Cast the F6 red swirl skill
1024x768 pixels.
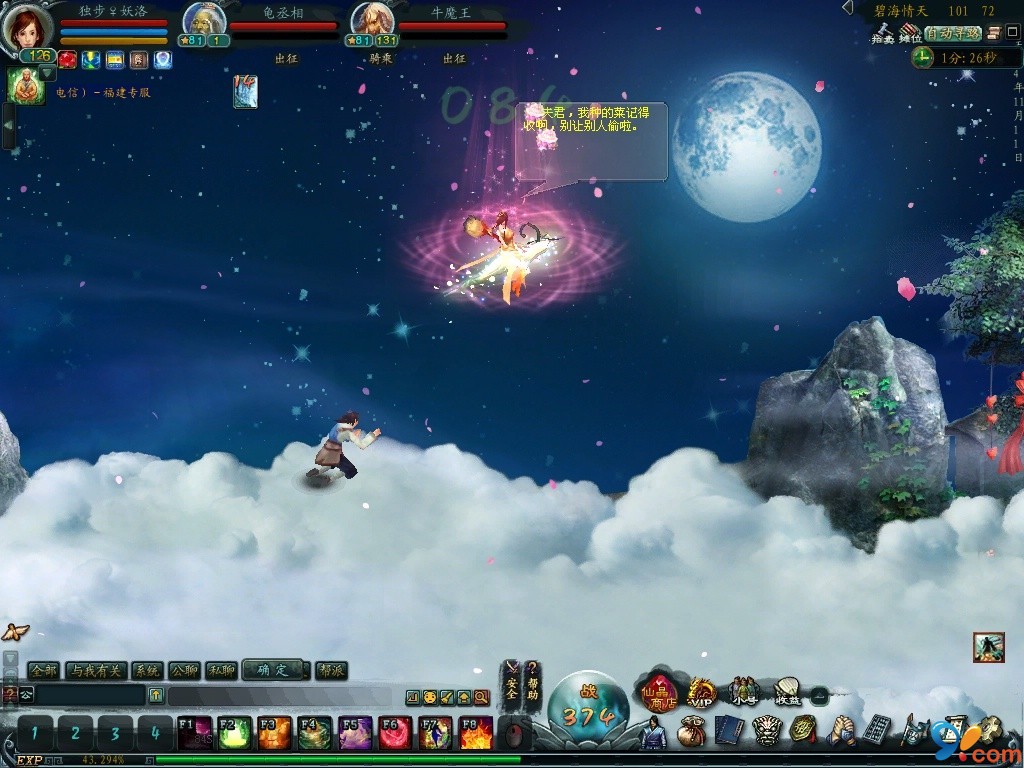tap(395, 733)
